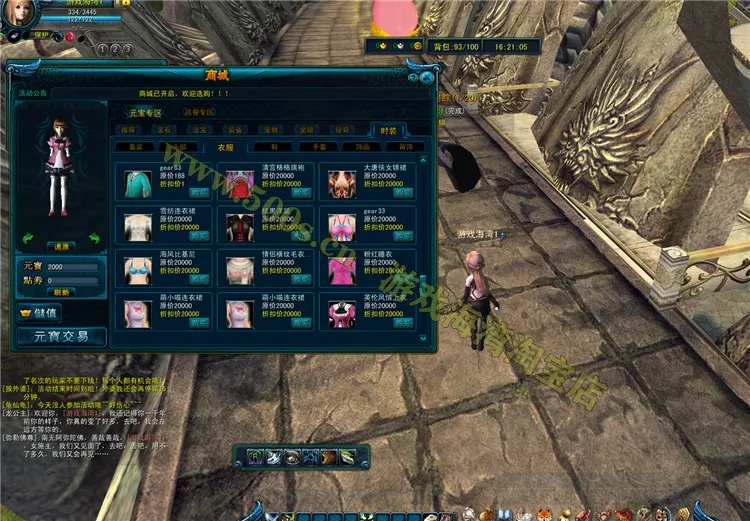Viewport: 750px width, 521px height.
Task: Purchase the 清宫格格旗袍 outfit
Action: pyautogui.click(x=301, y=193)
